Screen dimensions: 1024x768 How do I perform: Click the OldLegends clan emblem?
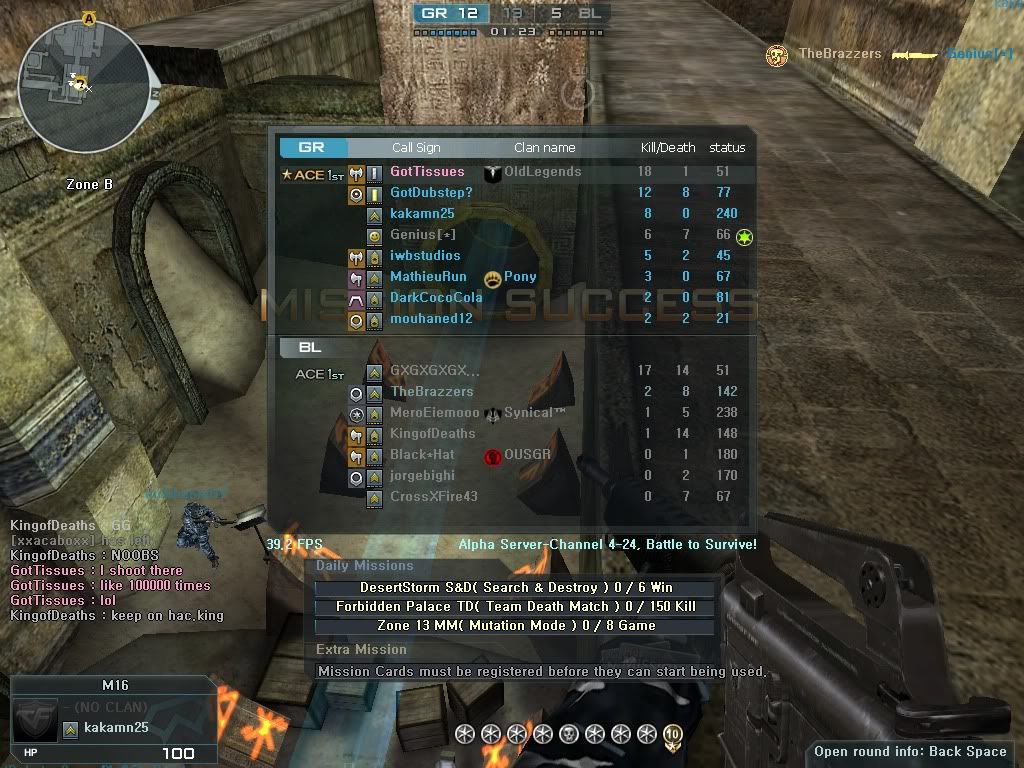(492, 173)
